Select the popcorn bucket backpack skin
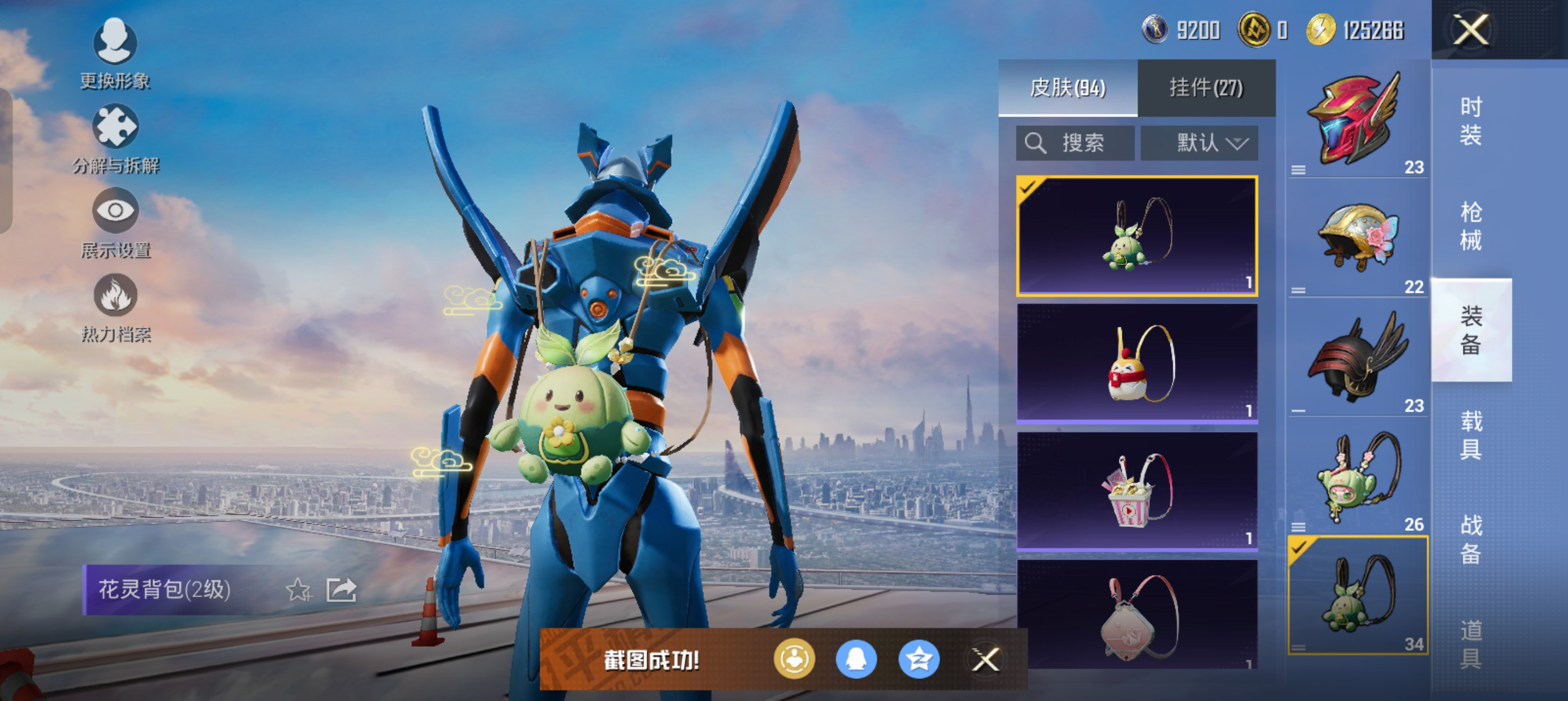 coord(1137,491)
